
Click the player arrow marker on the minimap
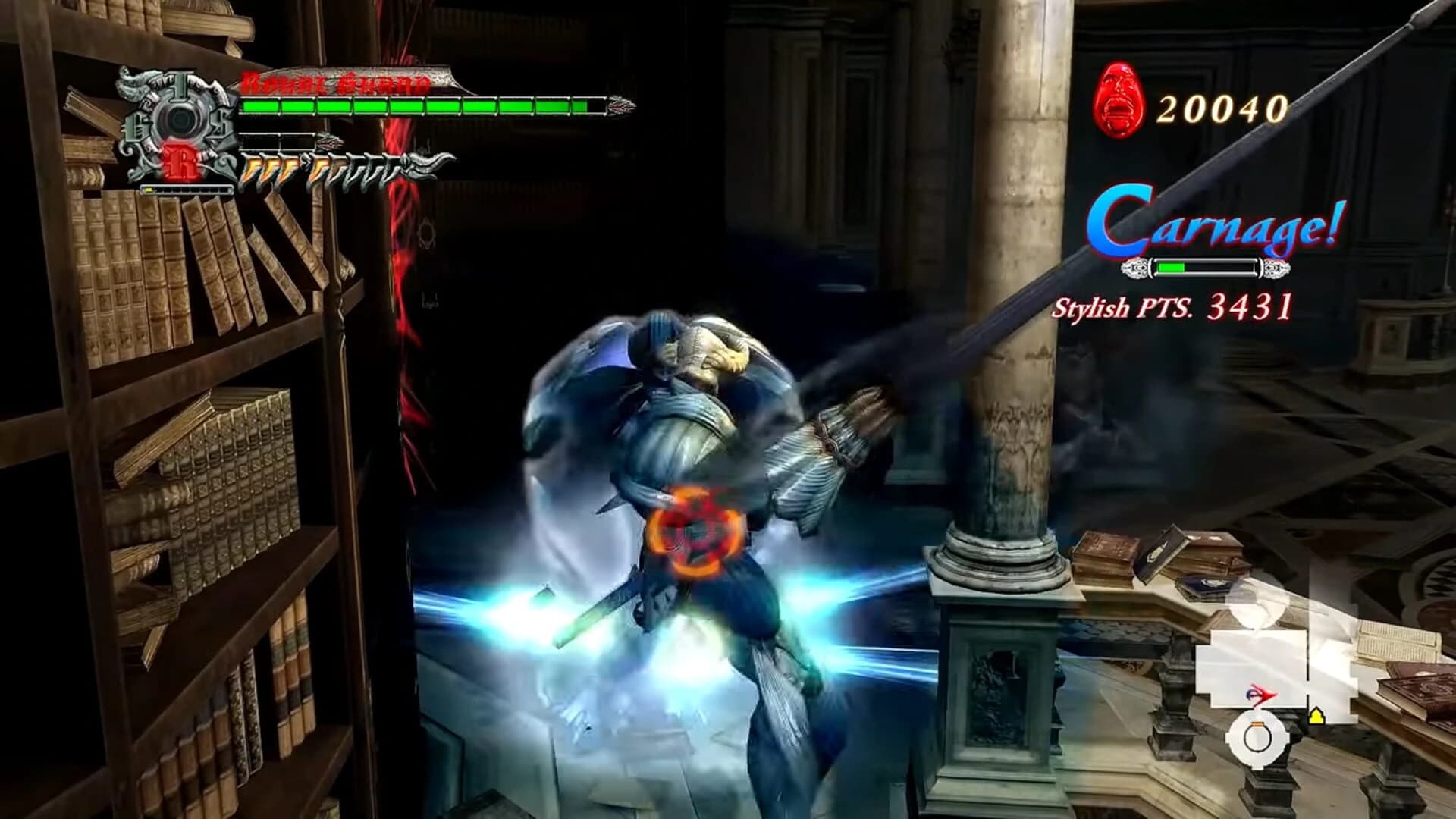[1263, 694]
